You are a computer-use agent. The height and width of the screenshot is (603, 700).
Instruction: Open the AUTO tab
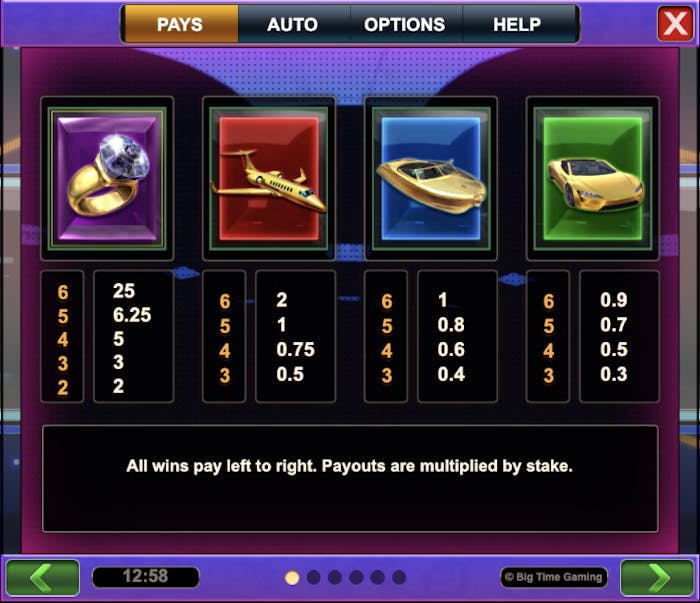point(292,24)
